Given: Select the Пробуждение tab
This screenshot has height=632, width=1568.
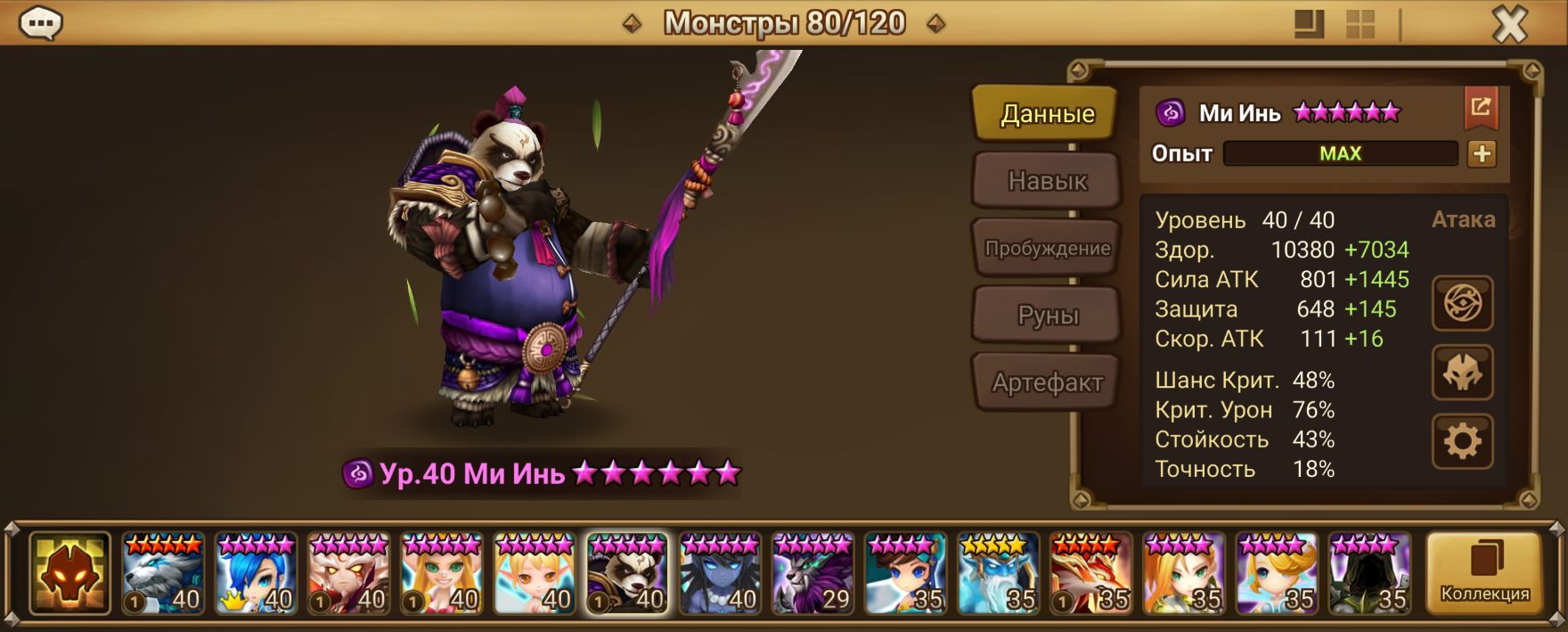Looking at the screenshot, I should 1047,249.
